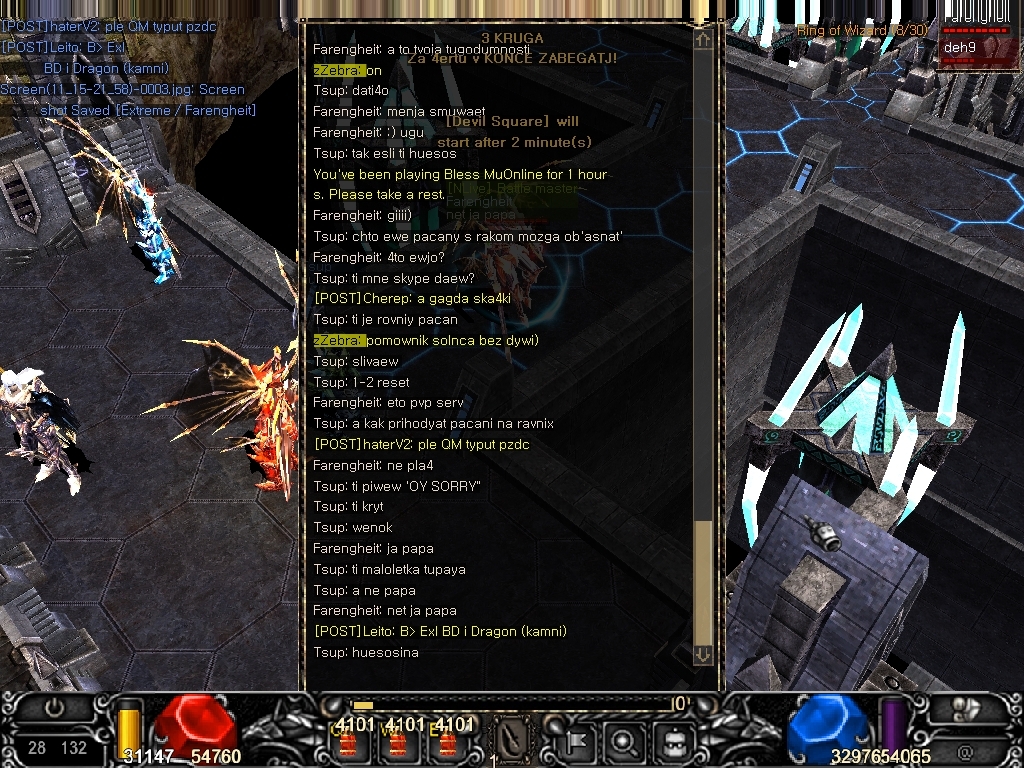The width and height of the screenshot is (1024, 768).
Task: Click the chat log scroll-down arrow
Action: pyautogui.click(x=703, y=654)
